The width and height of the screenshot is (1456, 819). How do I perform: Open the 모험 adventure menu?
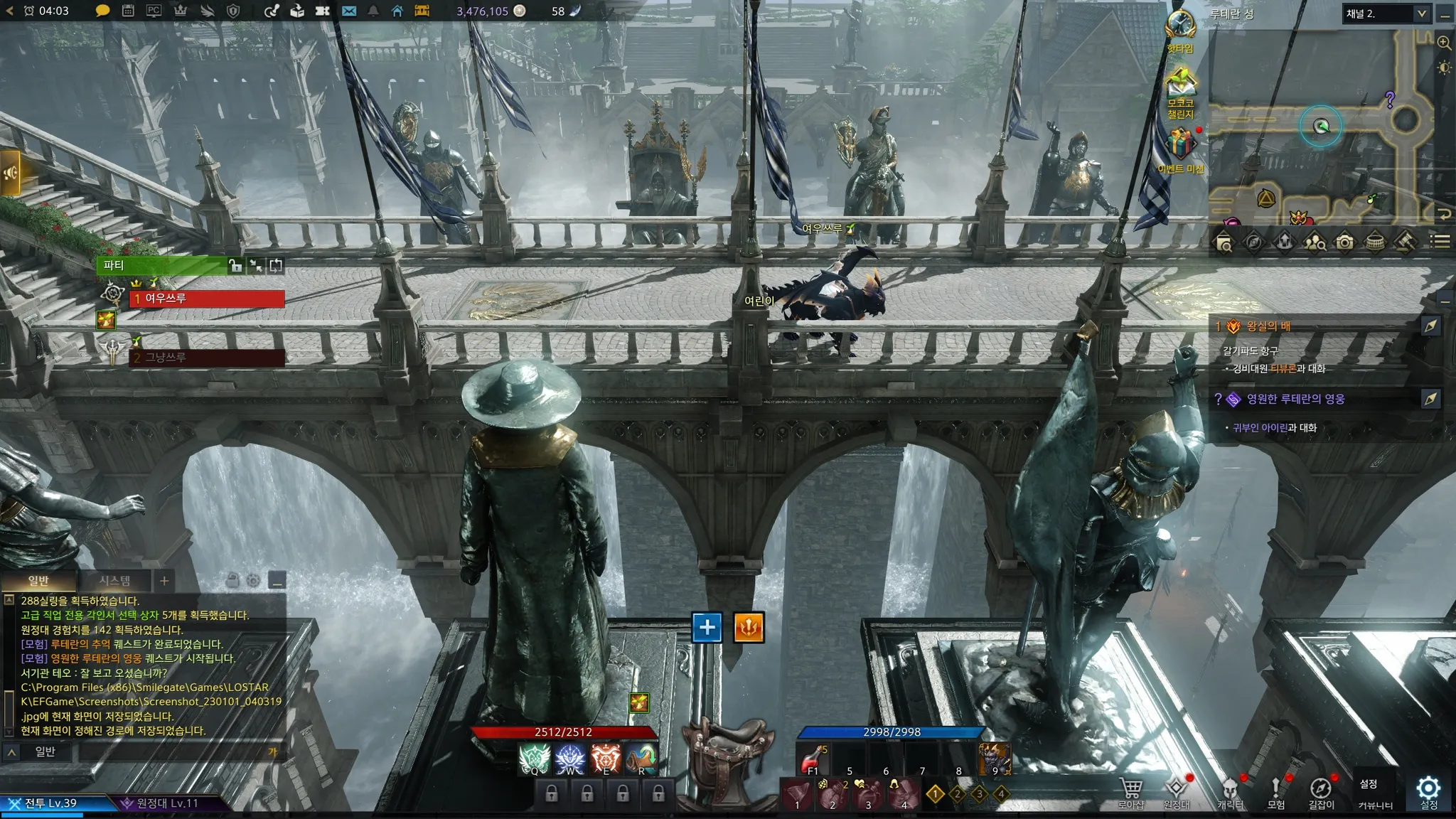tap(1275, 791)
